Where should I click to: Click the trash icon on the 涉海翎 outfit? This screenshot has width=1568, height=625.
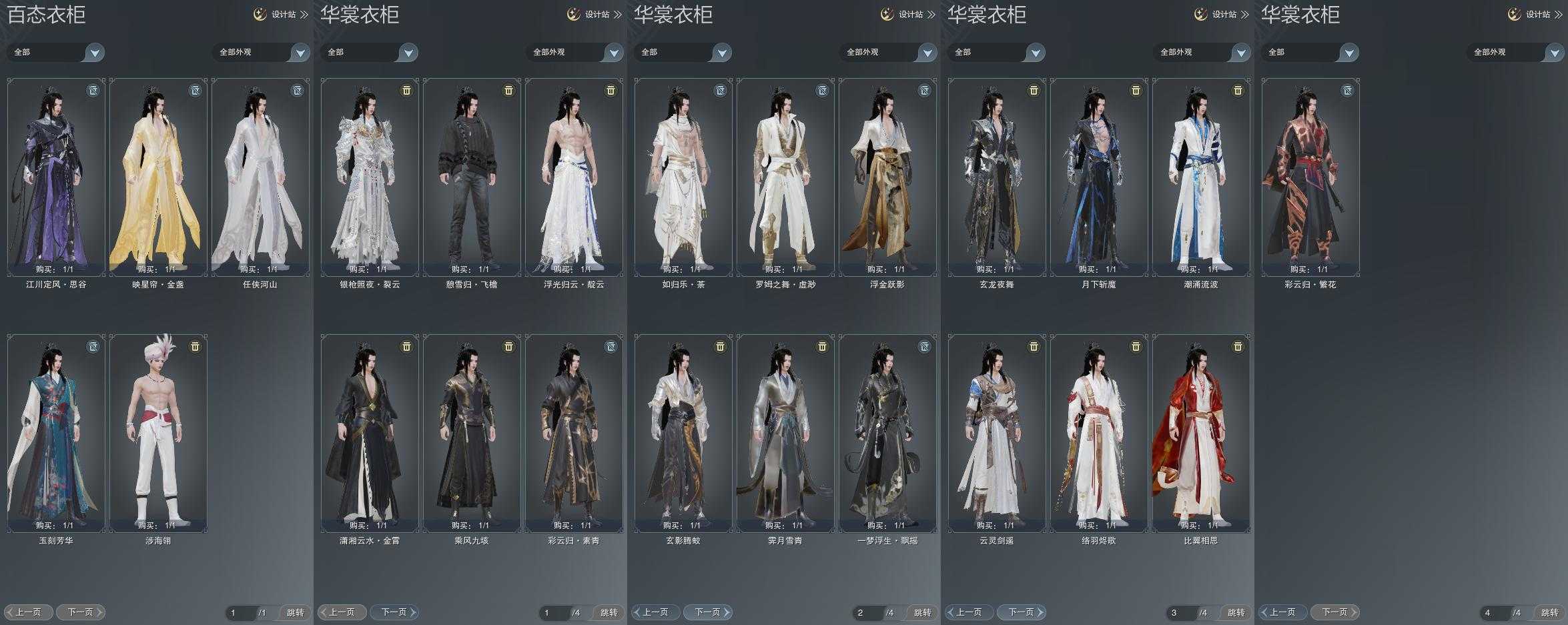(195, 347)
